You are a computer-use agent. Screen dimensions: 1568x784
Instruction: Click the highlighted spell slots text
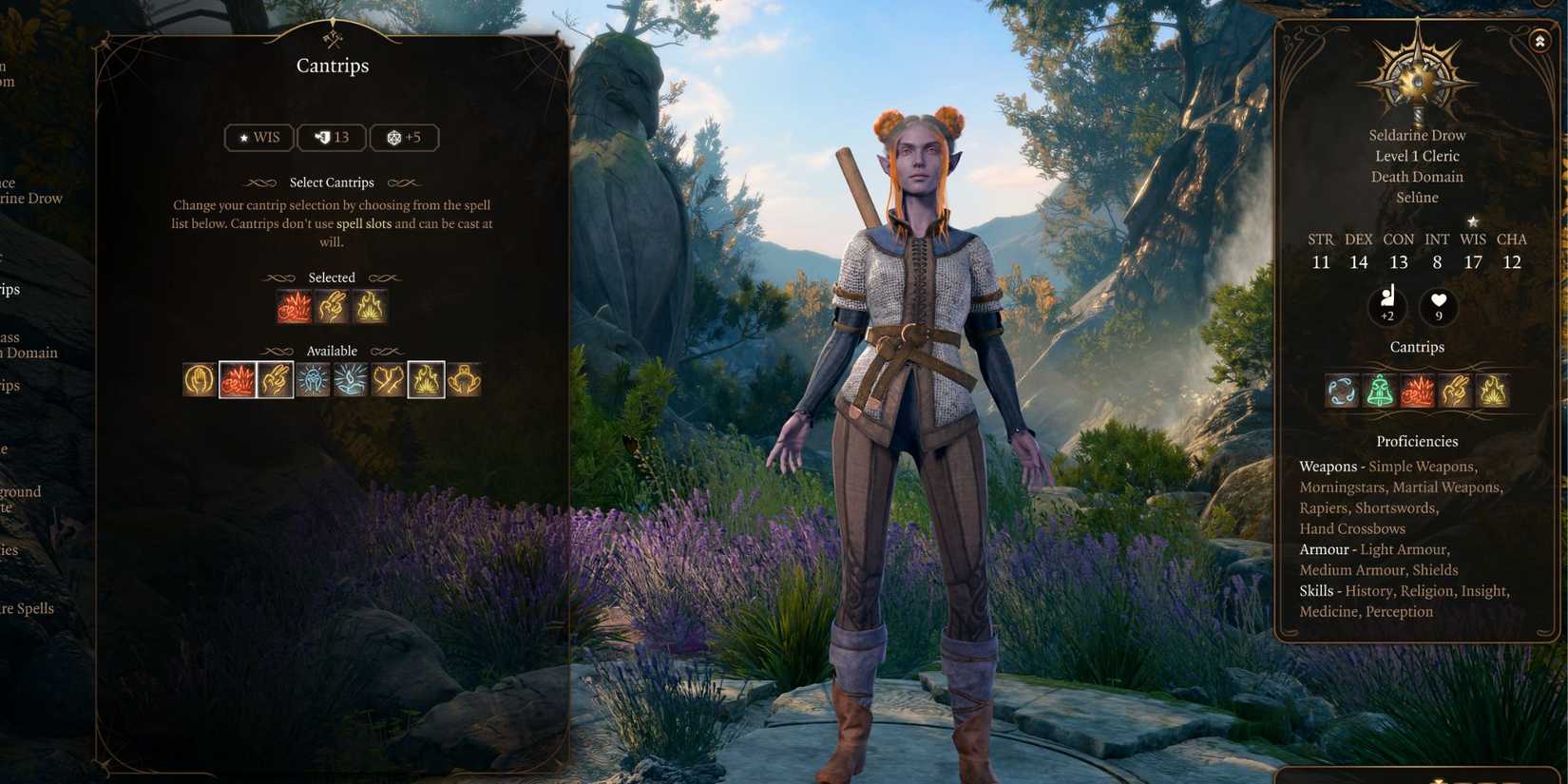click(364, 223)
